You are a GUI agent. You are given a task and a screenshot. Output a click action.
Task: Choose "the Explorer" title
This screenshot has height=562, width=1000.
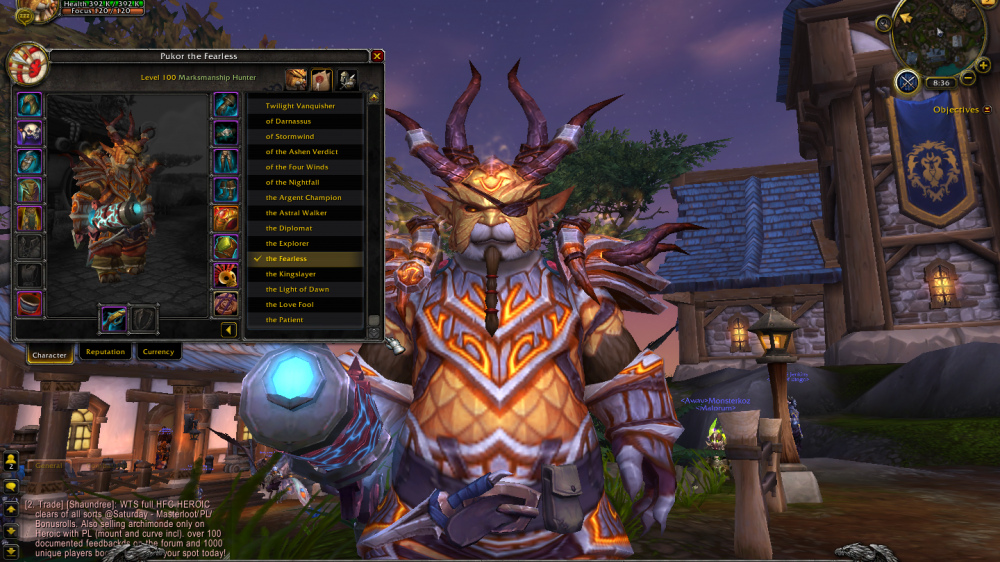point(287,243)
